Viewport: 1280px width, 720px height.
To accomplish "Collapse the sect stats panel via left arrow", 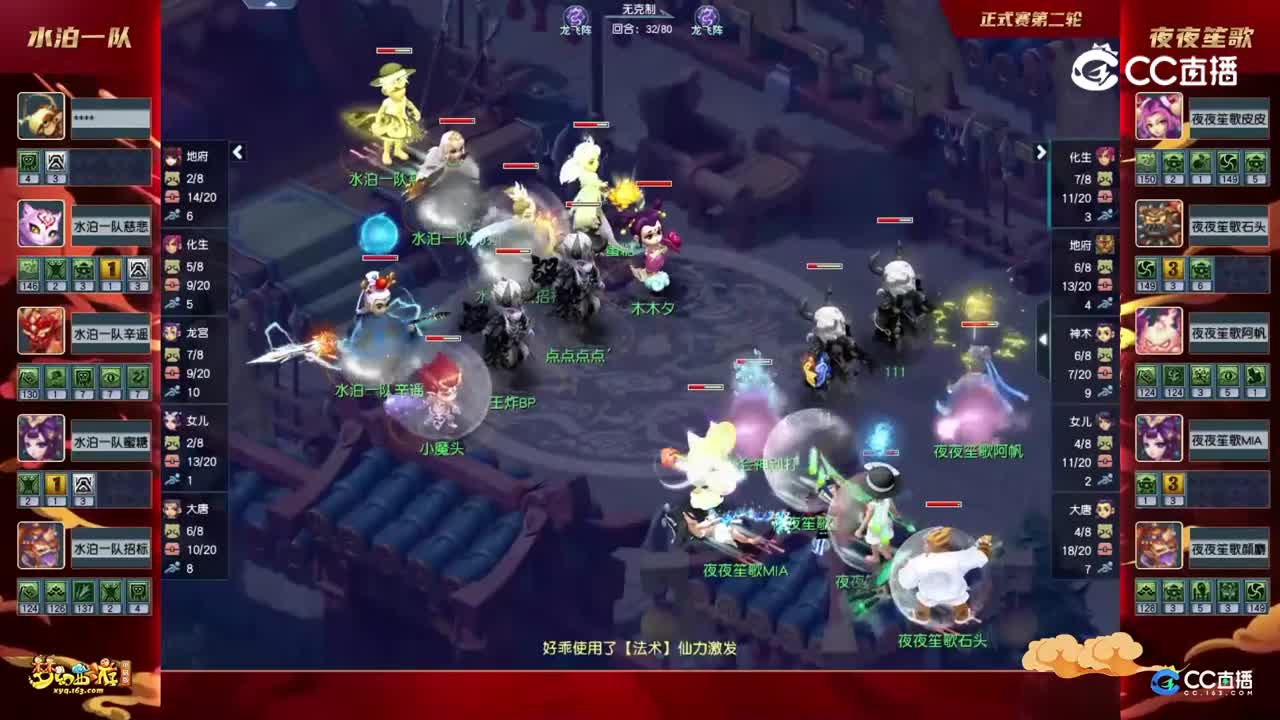I will pyautogui.click(x=237, y=153).
